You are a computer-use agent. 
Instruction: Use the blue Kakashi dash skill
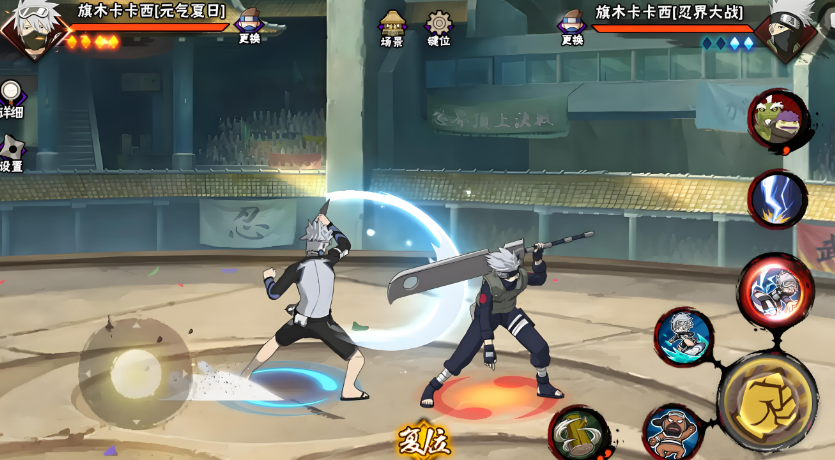684,336
